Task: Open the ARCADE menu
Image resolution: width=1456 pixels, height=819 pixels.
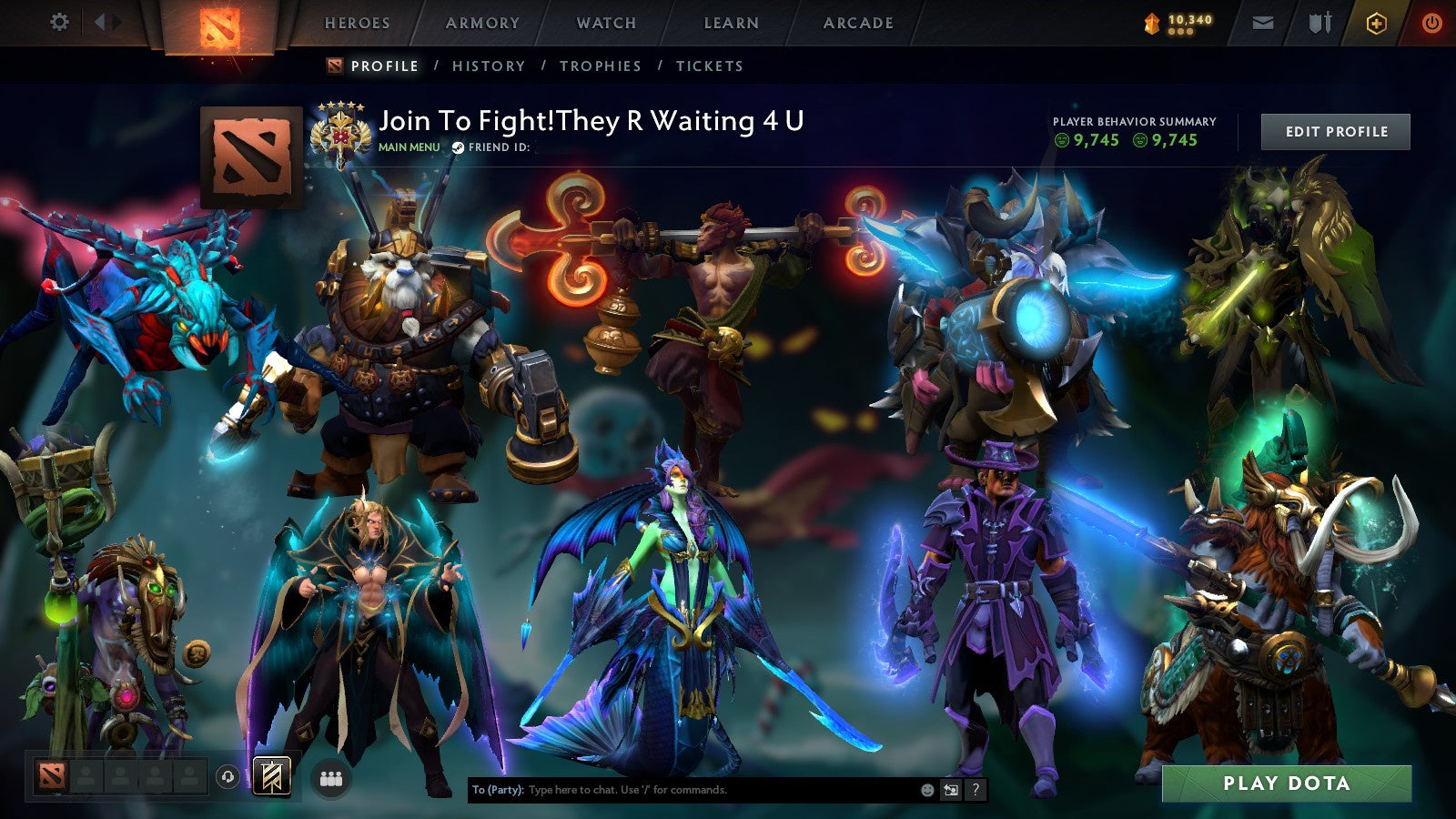Action: pos(857,23)
